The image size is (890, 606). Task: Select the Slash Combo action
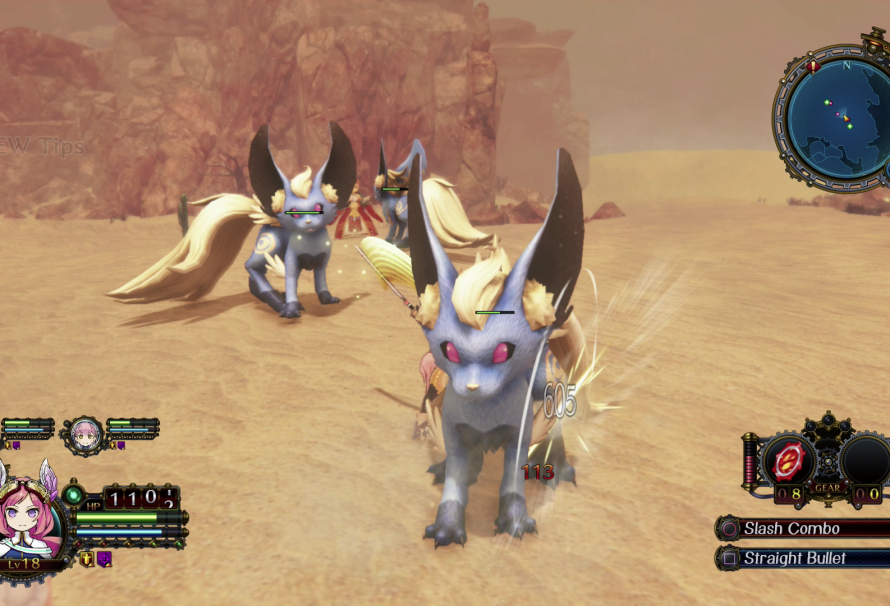791,528
